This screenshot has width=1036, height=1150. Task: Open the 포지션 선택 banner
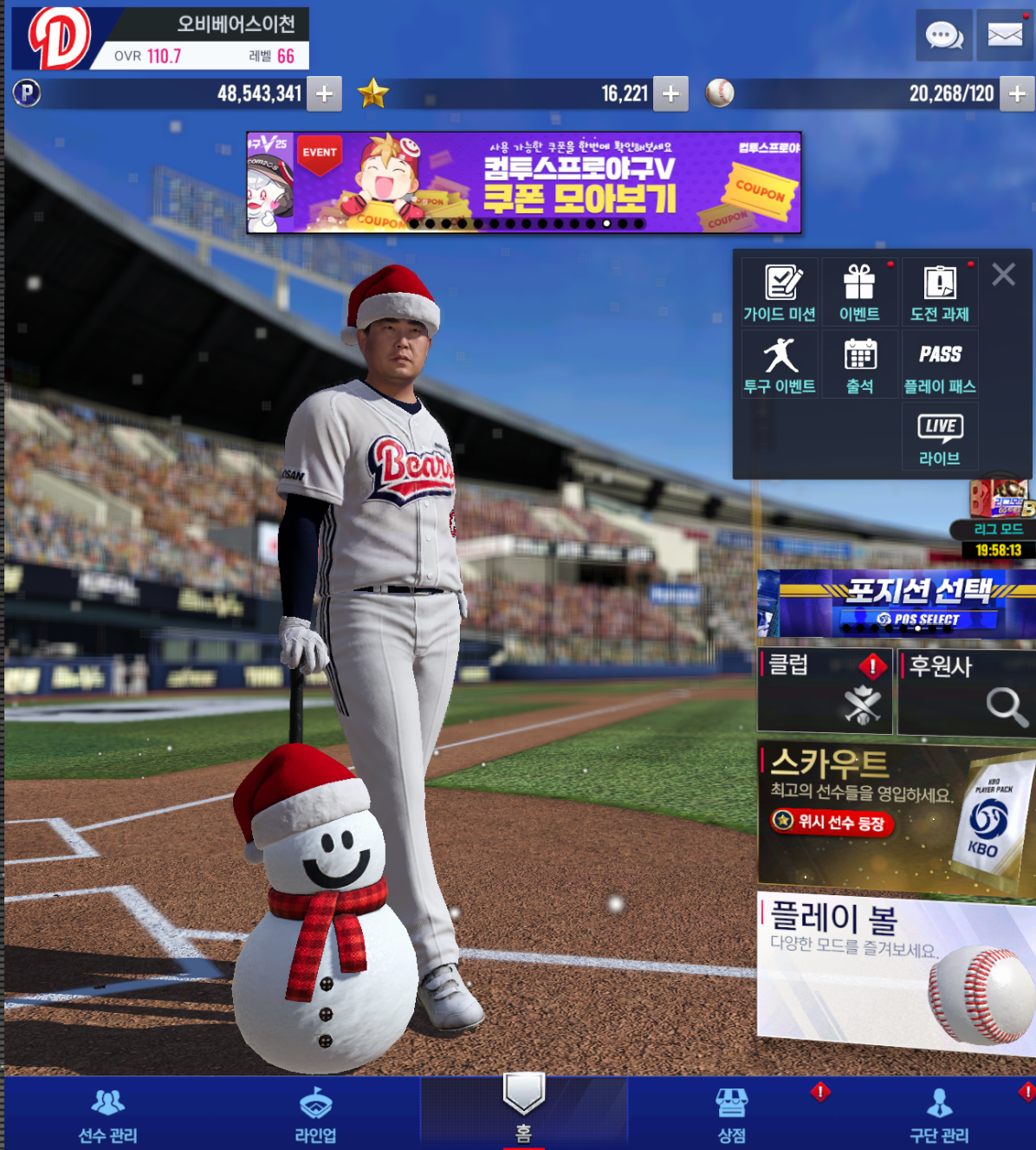tap(897, 604)
